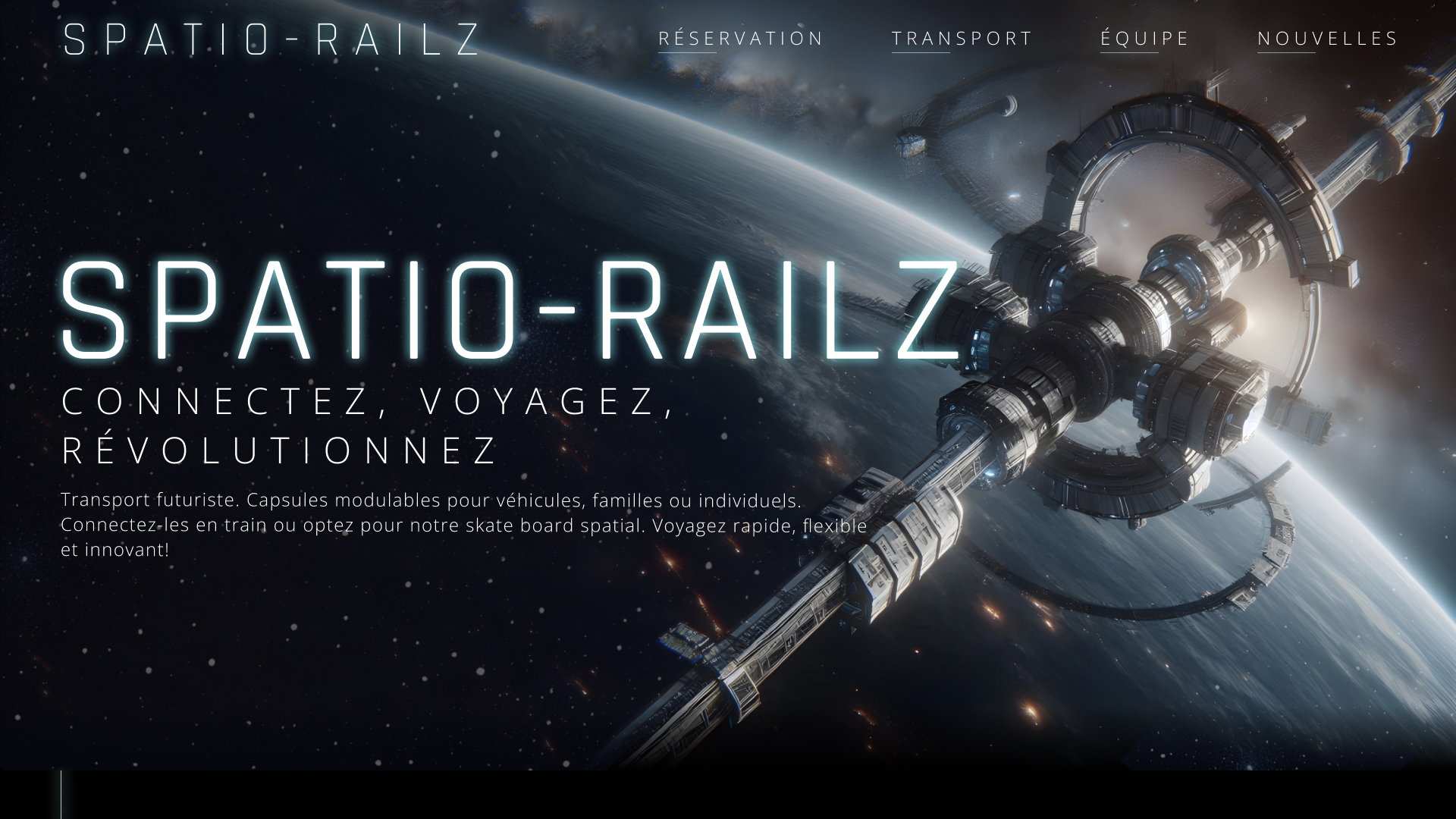Select the ÉQUIPE navigation entry

[1144, 38]
